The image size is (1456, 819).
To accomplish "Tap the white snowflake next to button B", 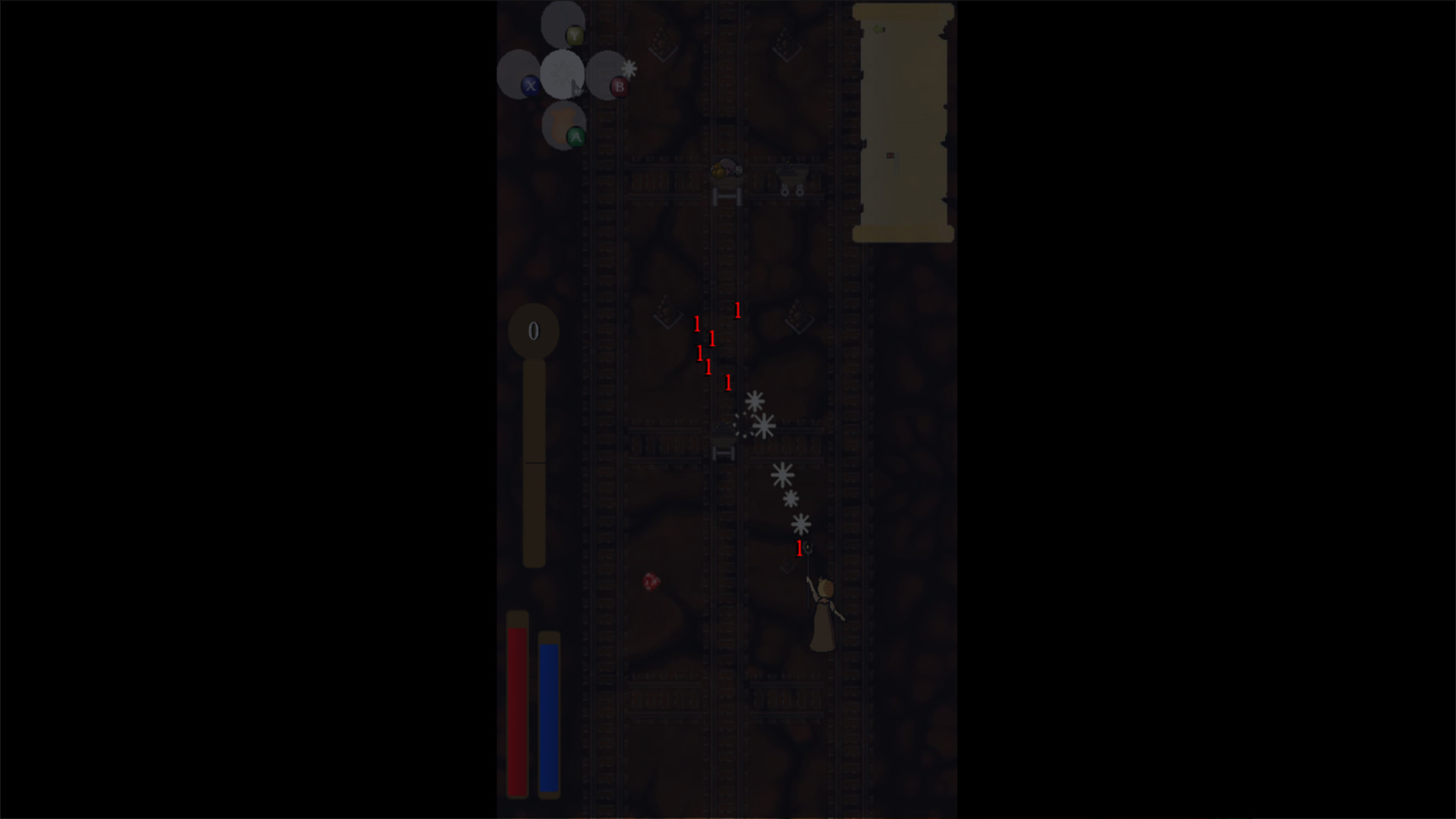I will tap(629, 68).
